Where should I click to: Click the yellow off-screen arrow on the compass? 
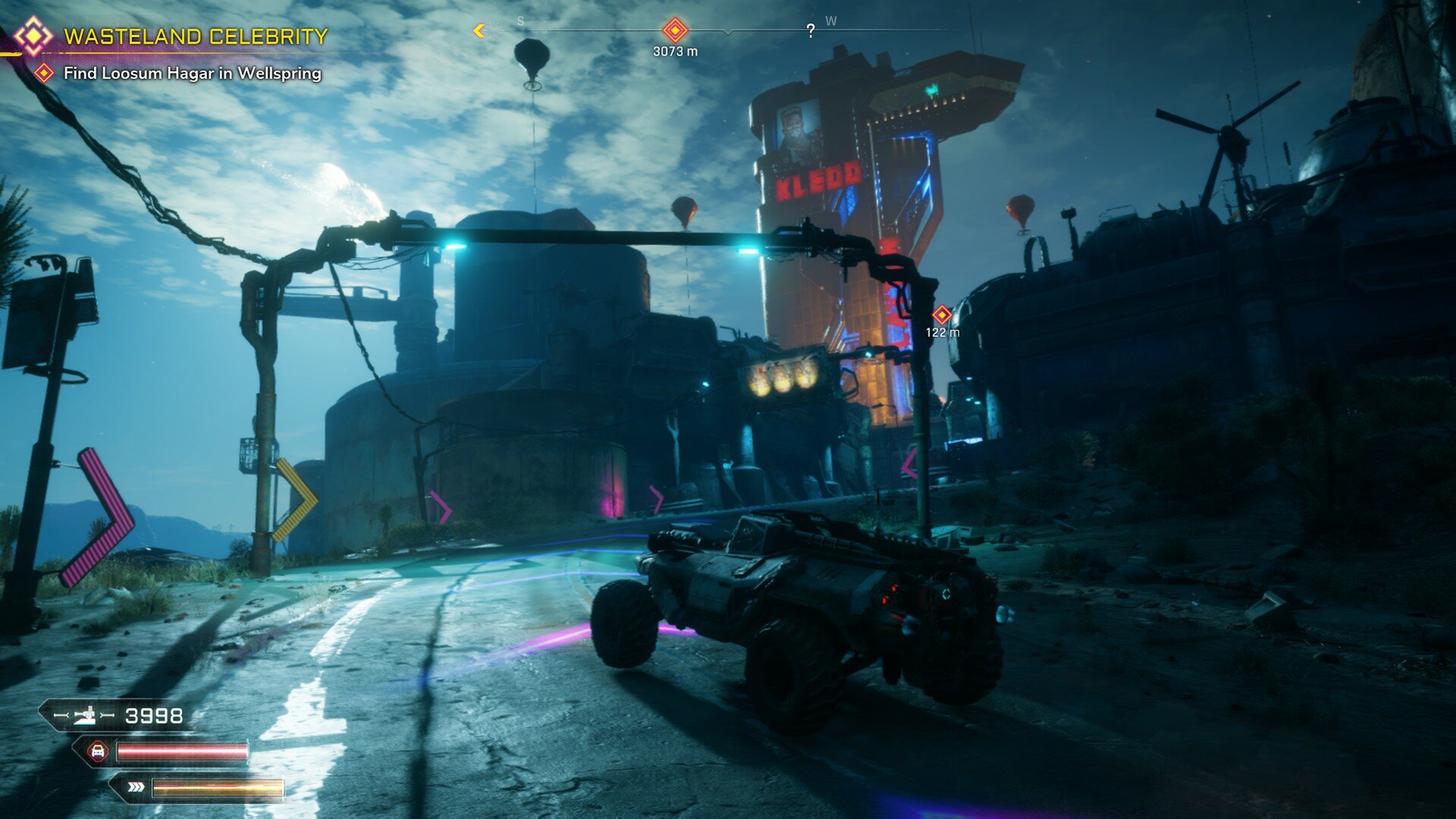click(479, 30)
